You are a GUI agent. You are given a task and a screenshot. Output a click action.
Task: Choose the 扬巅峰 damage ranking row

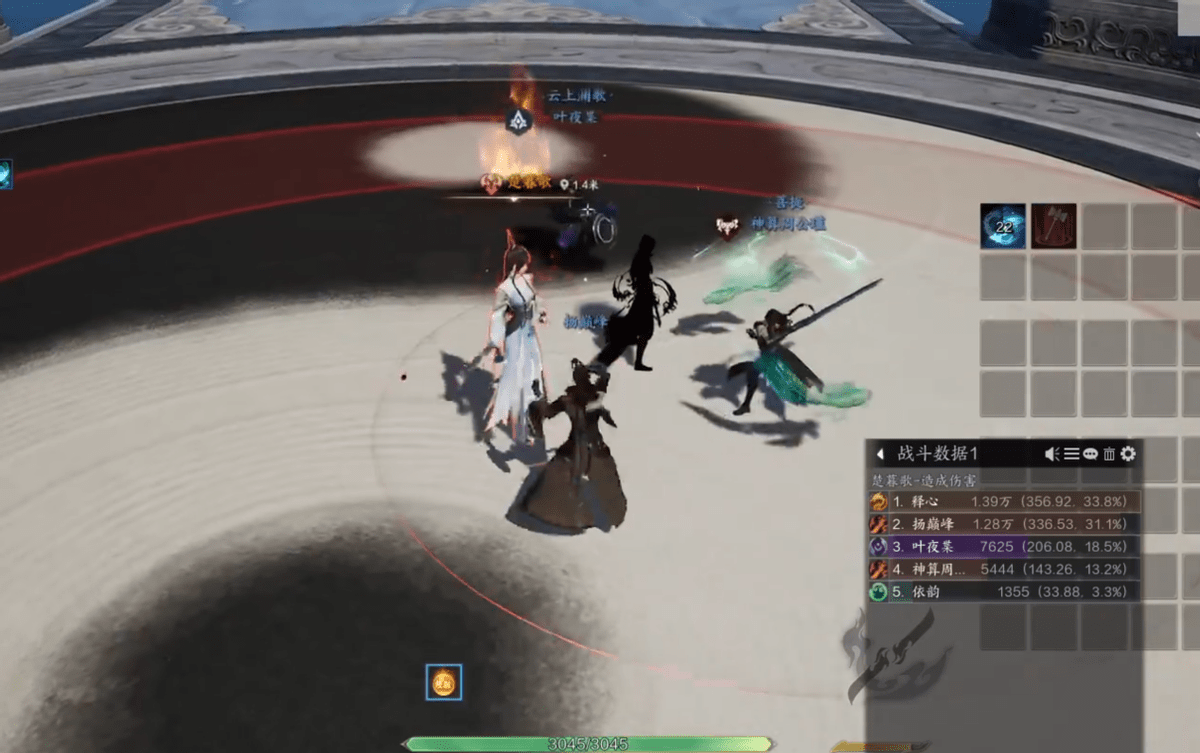click(1003, 524)
